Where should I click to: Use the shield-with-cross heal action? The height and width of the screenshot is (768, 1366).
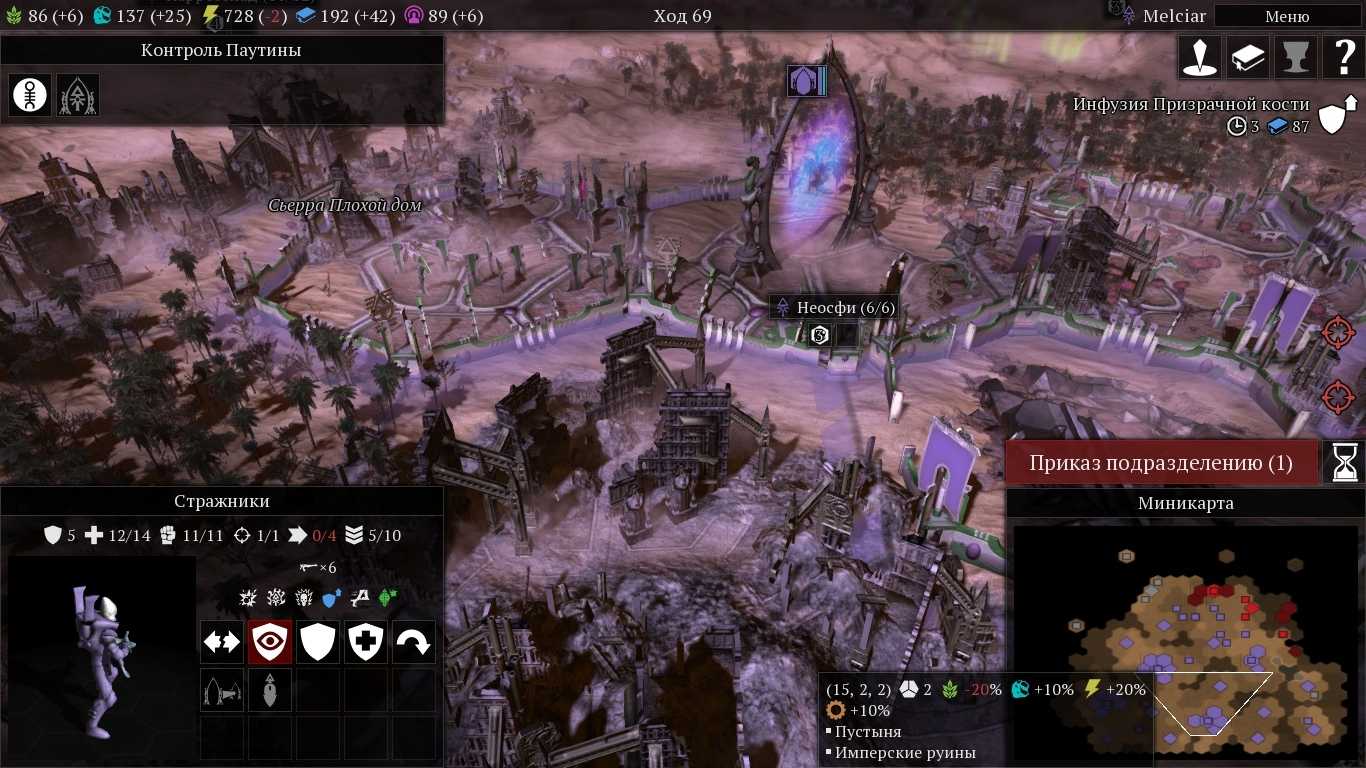[366, 642]
